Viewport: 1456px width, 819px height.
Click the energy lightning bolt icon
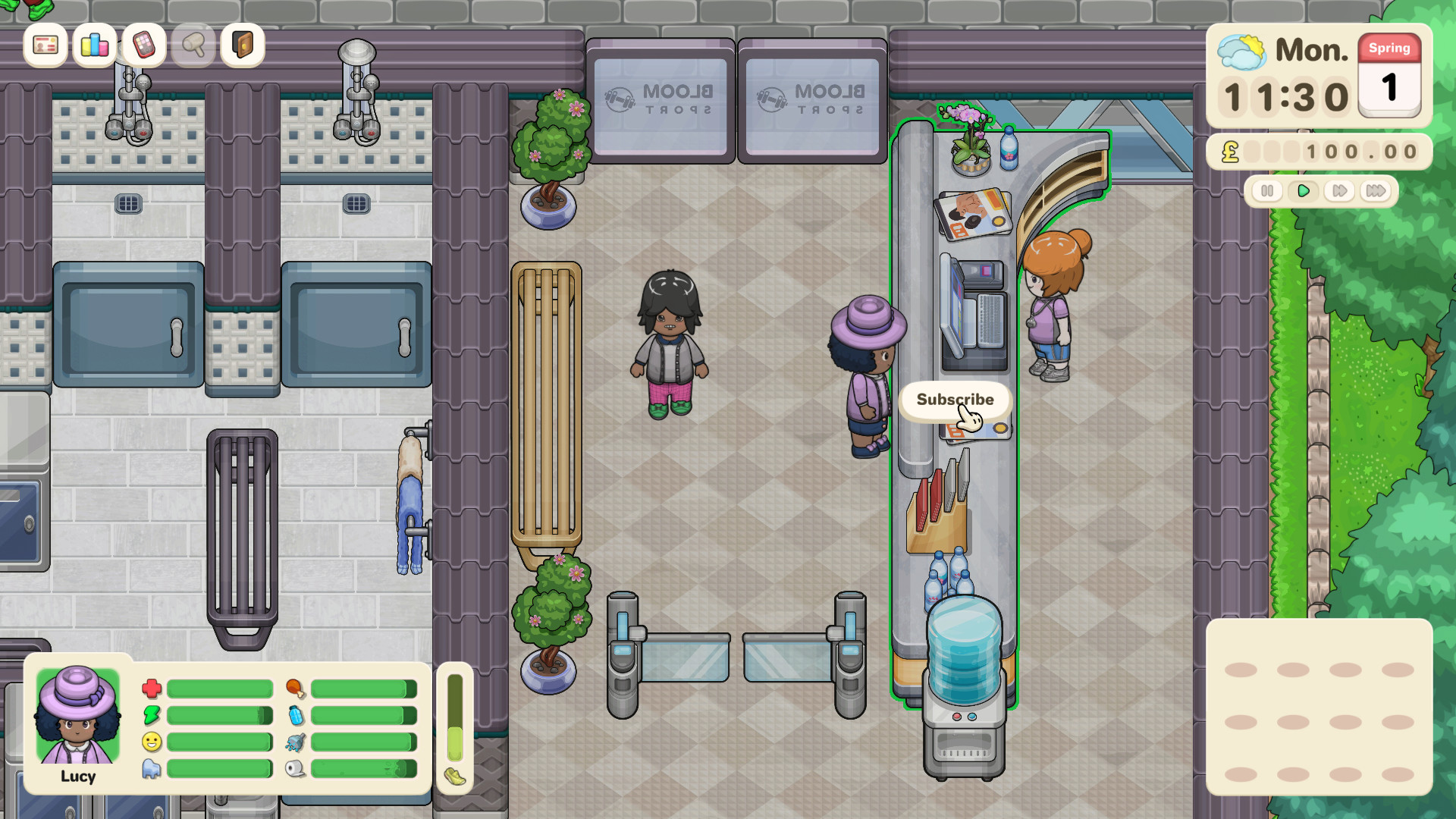[151, 715]
